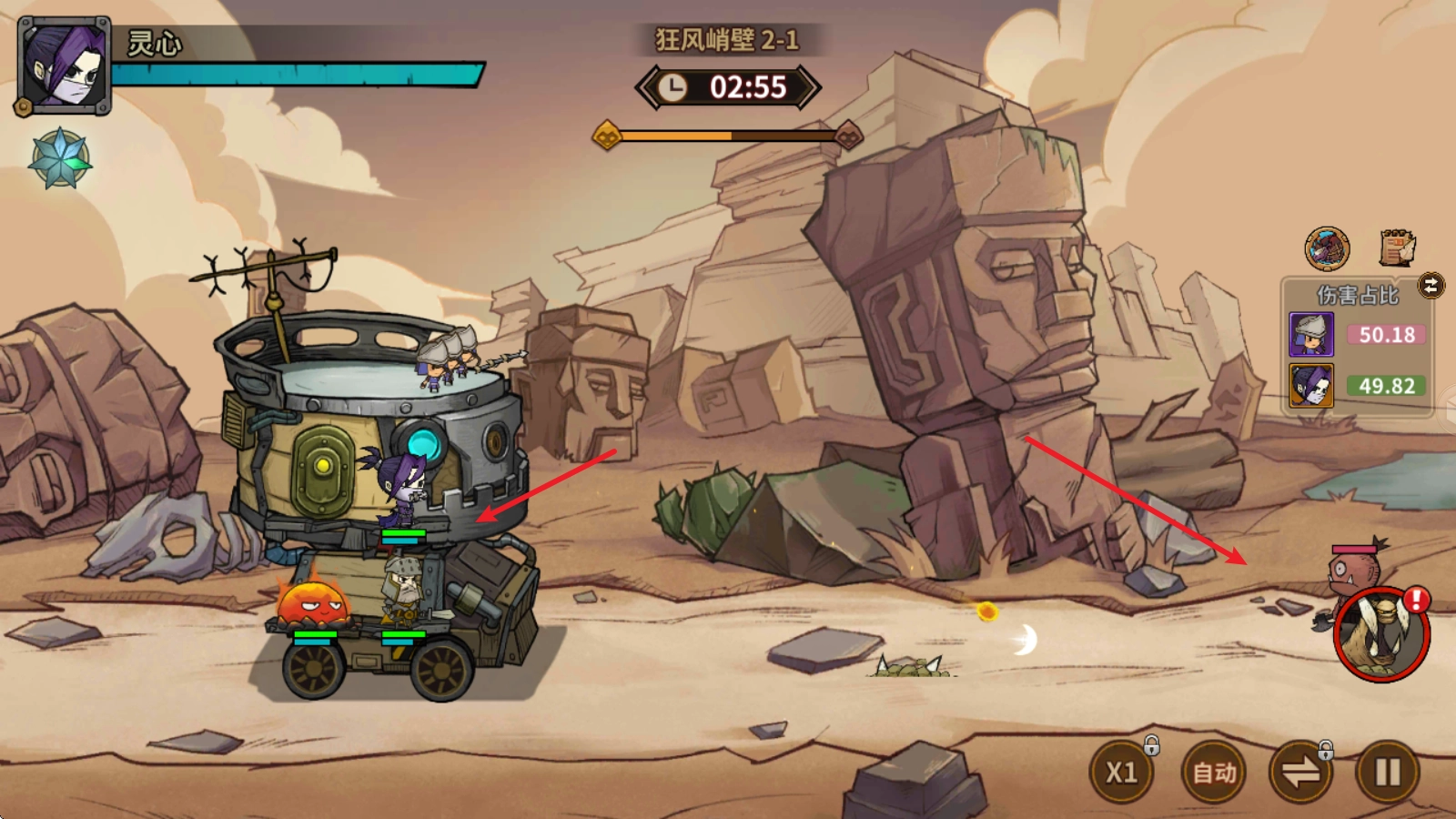The height and width of the screenshot is (819, 1456).
Task: Tap the X1 battle speed button
Action: tap(1121, 773)
